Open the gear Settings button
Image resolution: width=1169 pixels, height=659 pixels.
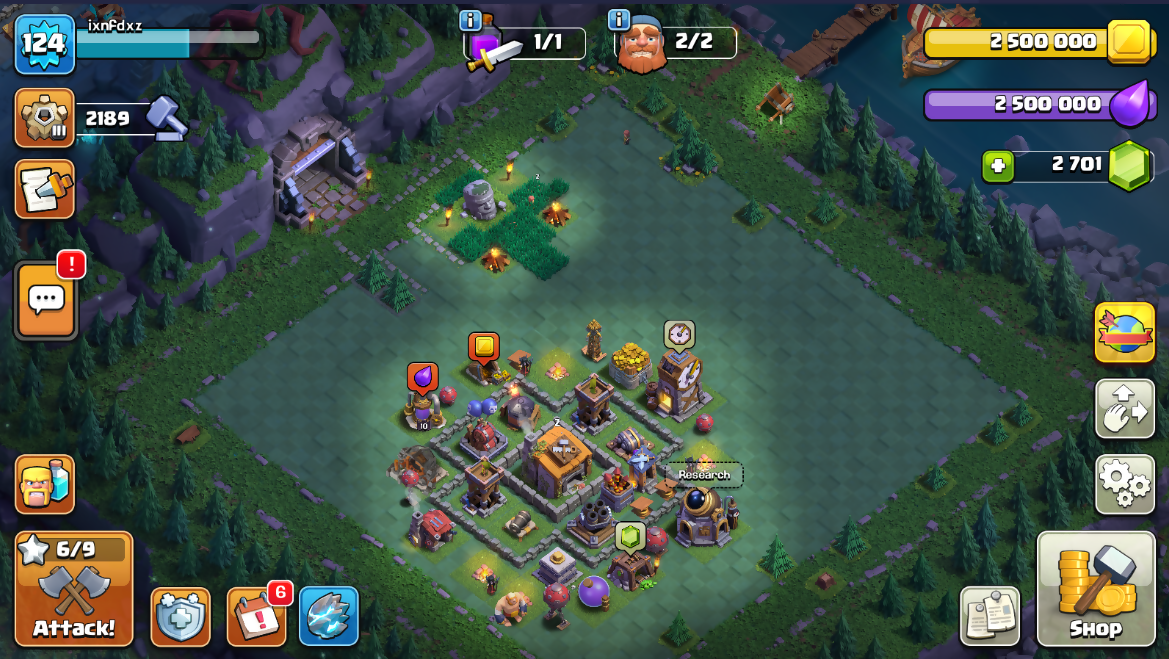(1125, 484)
